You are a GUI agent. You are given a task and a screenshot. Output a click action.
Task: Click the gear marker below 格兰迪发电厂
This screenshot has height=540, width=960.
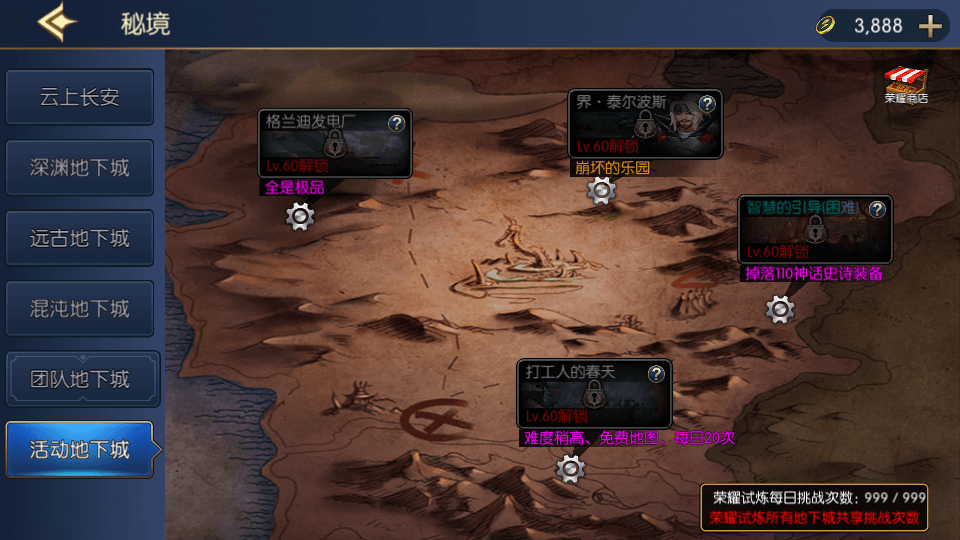pyautogui.click(x=300, y=216)
